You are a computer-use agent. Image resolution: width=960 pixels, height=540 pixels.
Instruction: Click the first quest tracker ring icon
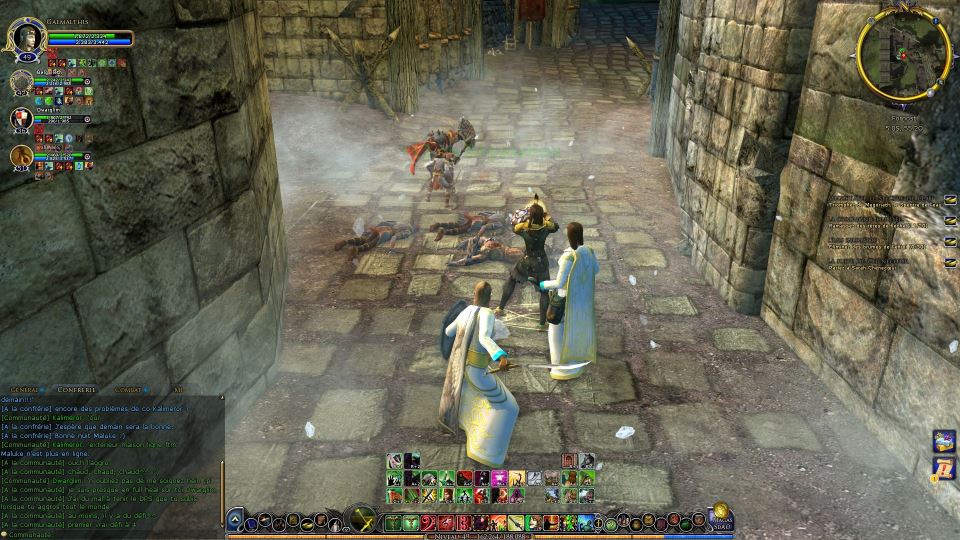950,198
